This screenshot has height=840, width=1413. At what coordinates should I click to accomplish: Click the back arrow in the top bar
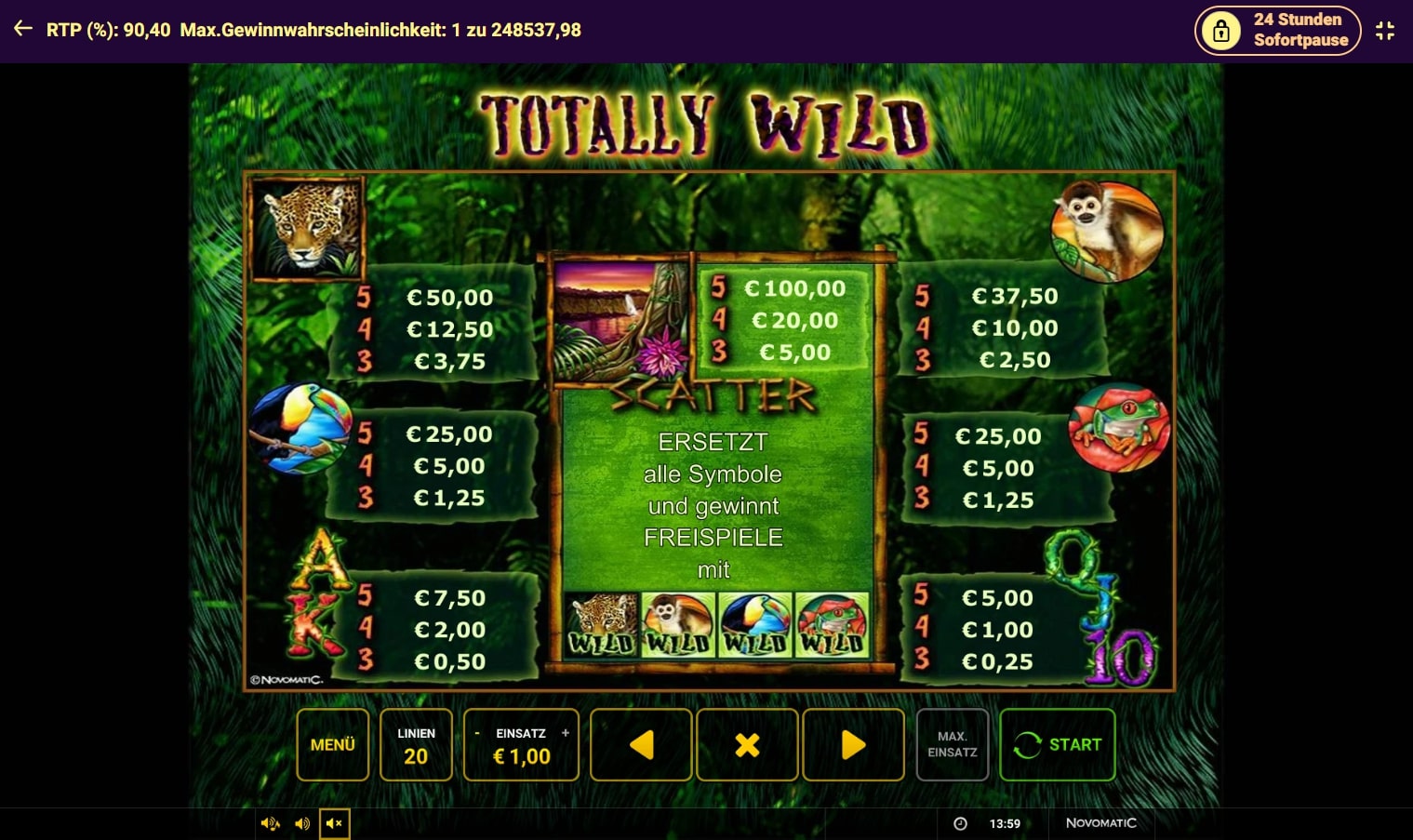pyautogui.click(x=23, y=29)
